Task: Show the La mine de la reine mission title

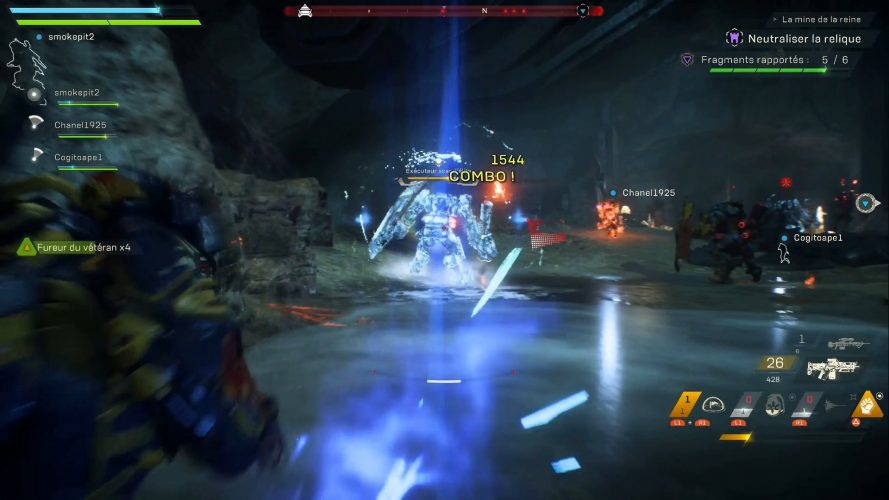Action: click(820, 19)
